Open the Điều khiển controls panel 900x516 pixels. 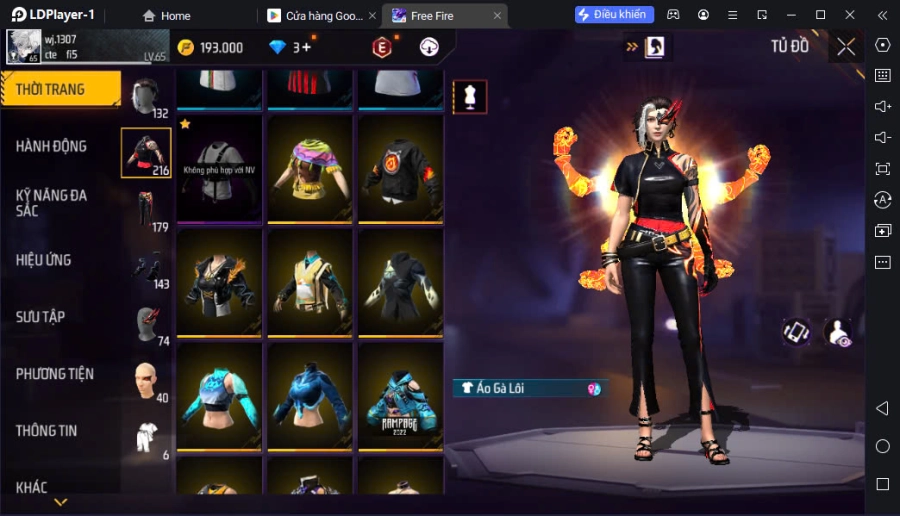614,15
